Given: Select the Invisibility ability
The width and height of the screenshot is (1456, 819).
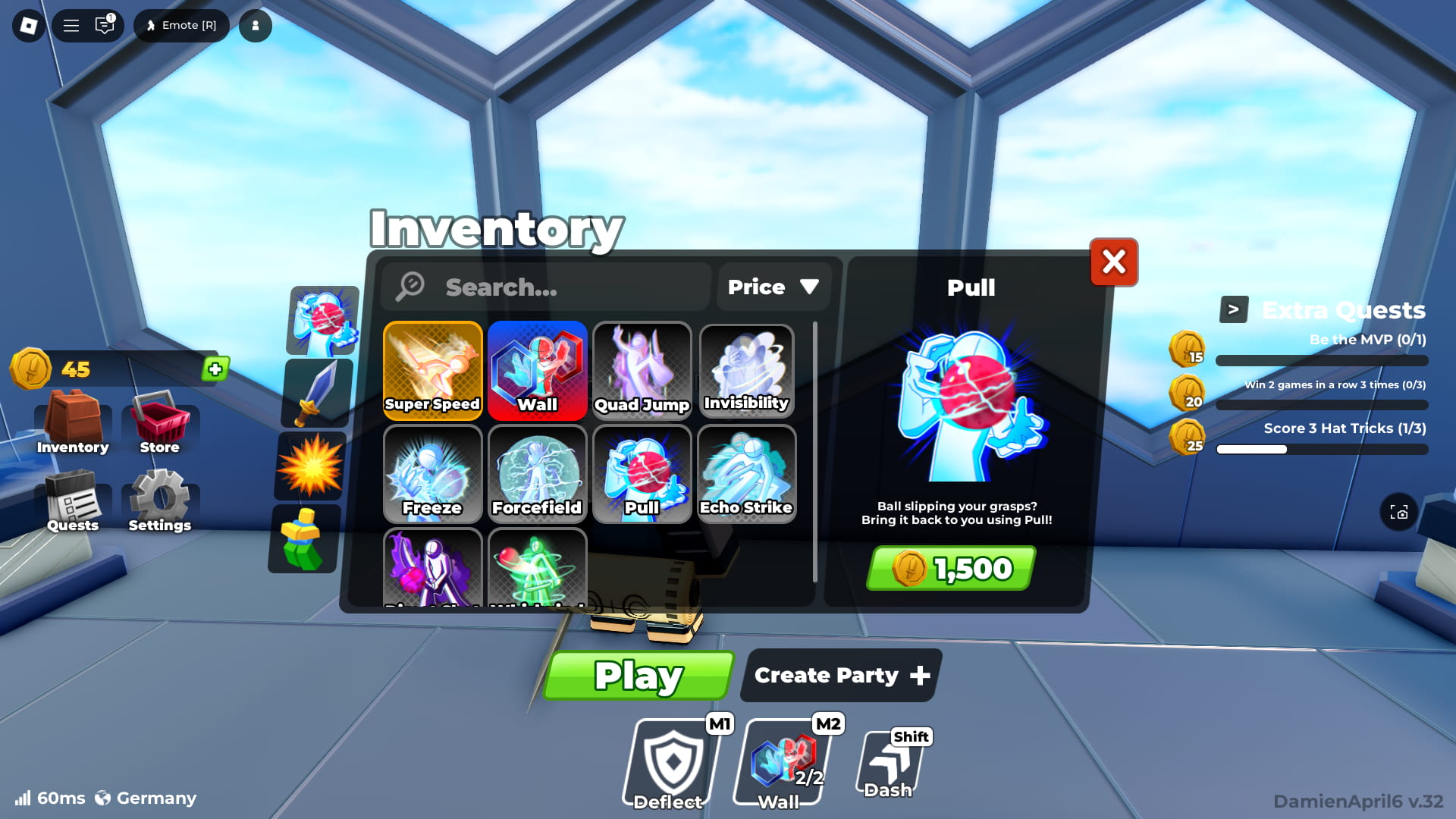Looking at the screenshot, I should (746, 371).
